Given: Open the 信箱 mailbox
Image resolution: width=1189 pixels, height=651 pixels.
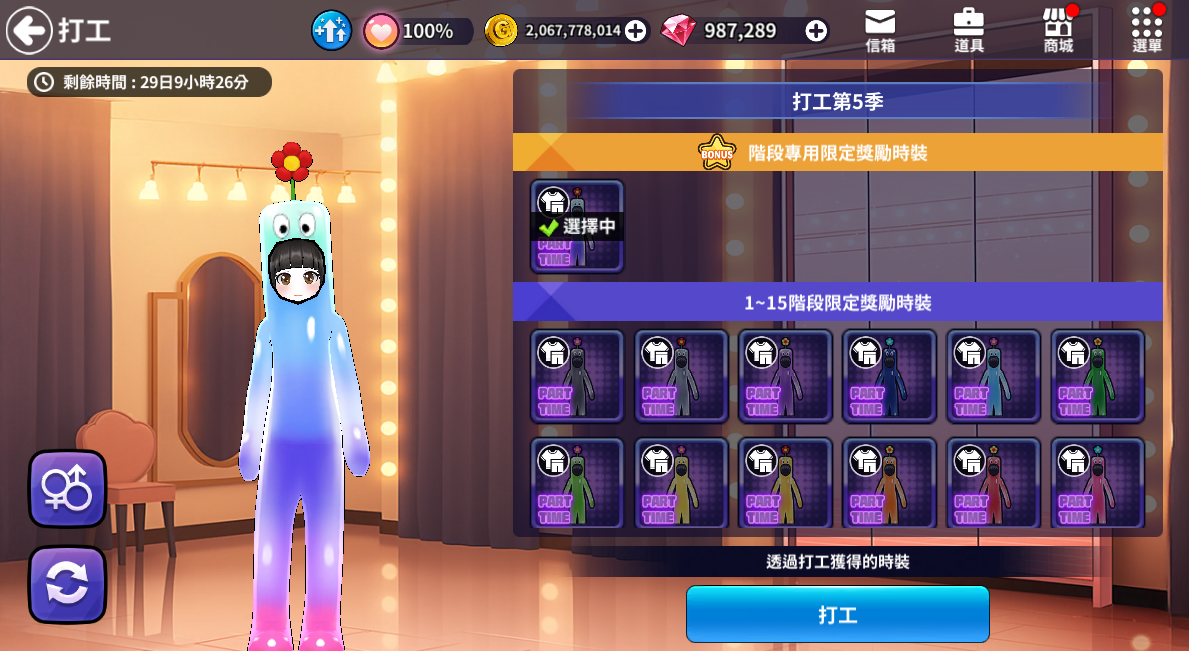Looking at the screenshot, I should click(x=880, y=30).
